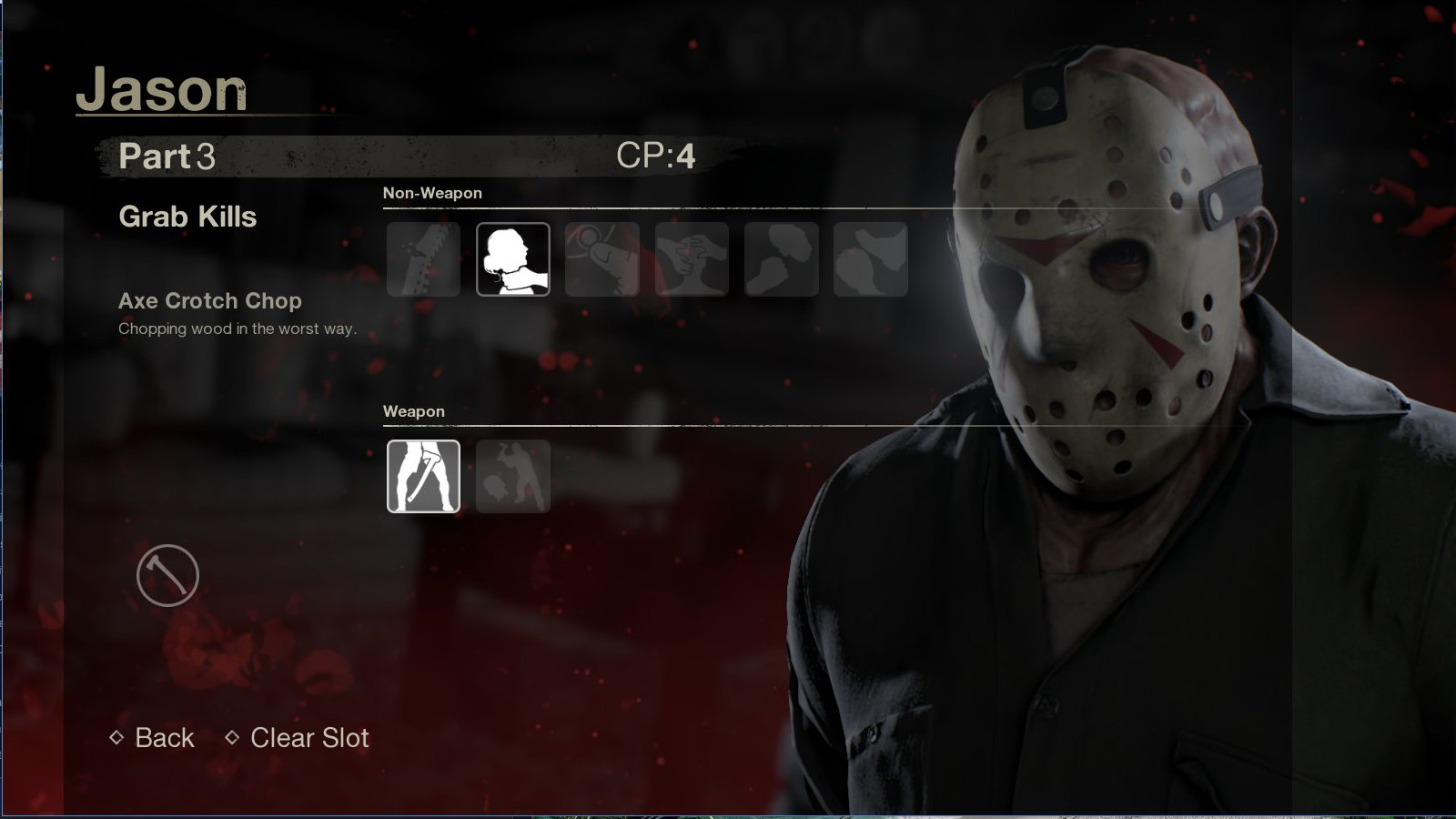Pick the two-handed choke kill icon
This screenshot has width=1456, height=819.
point(692,260)
